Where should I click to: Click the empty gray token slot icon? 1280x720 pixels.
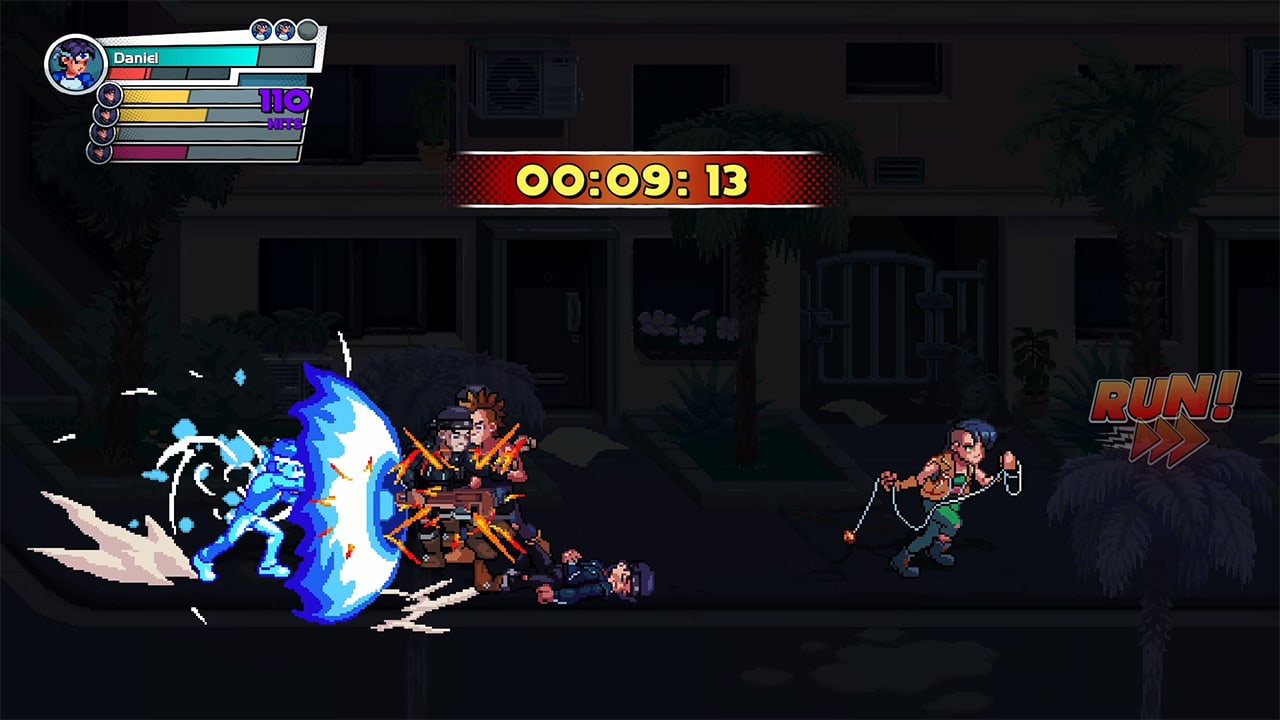pyautogui.click(x=306, y=28)
